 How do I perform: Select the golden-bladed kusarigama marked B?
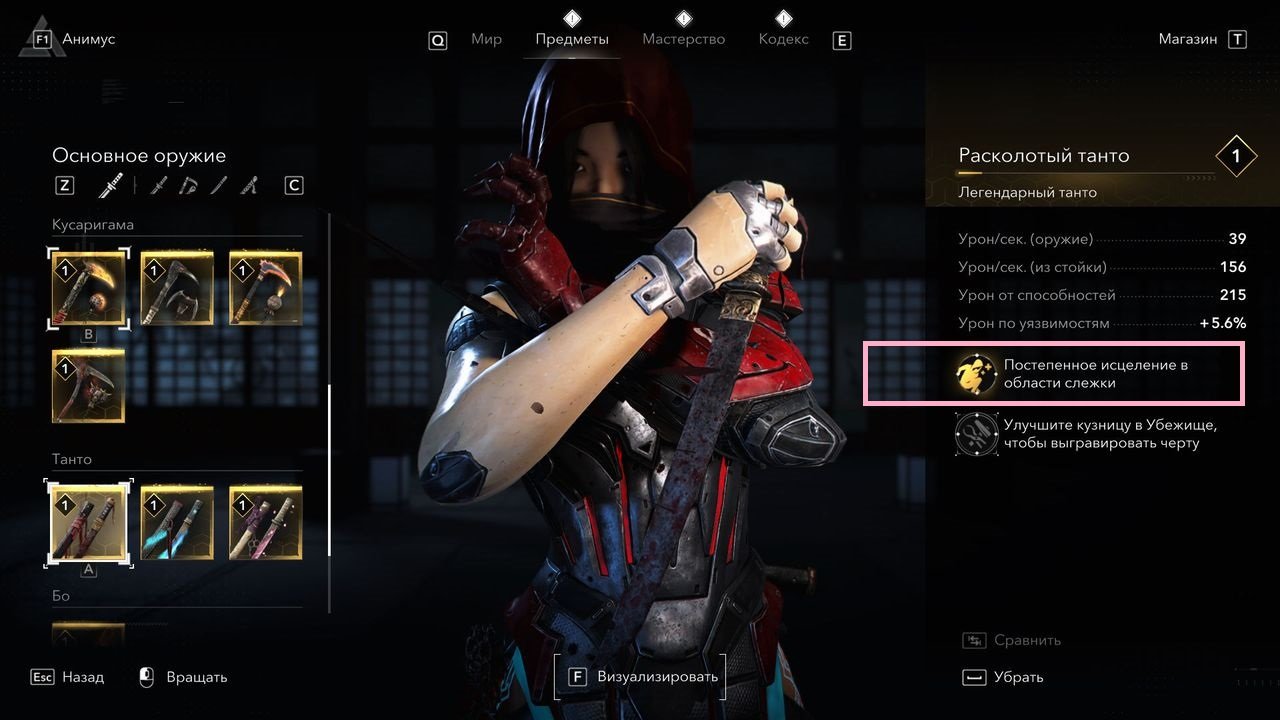(x=88, y=288)
